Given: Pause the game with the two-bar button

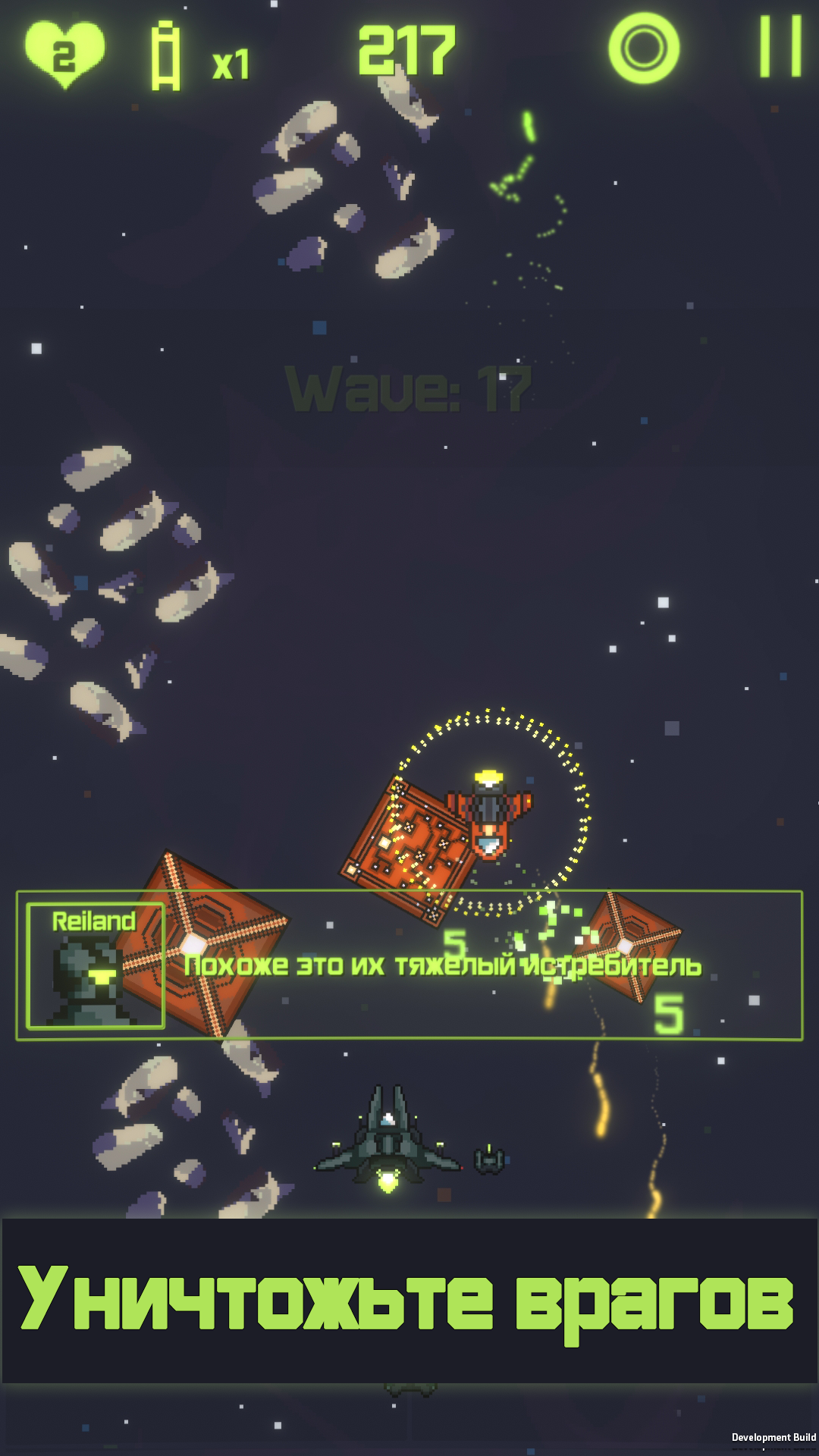Looking at the screenshot, I should pyautogui.click(x=780, y=47).
